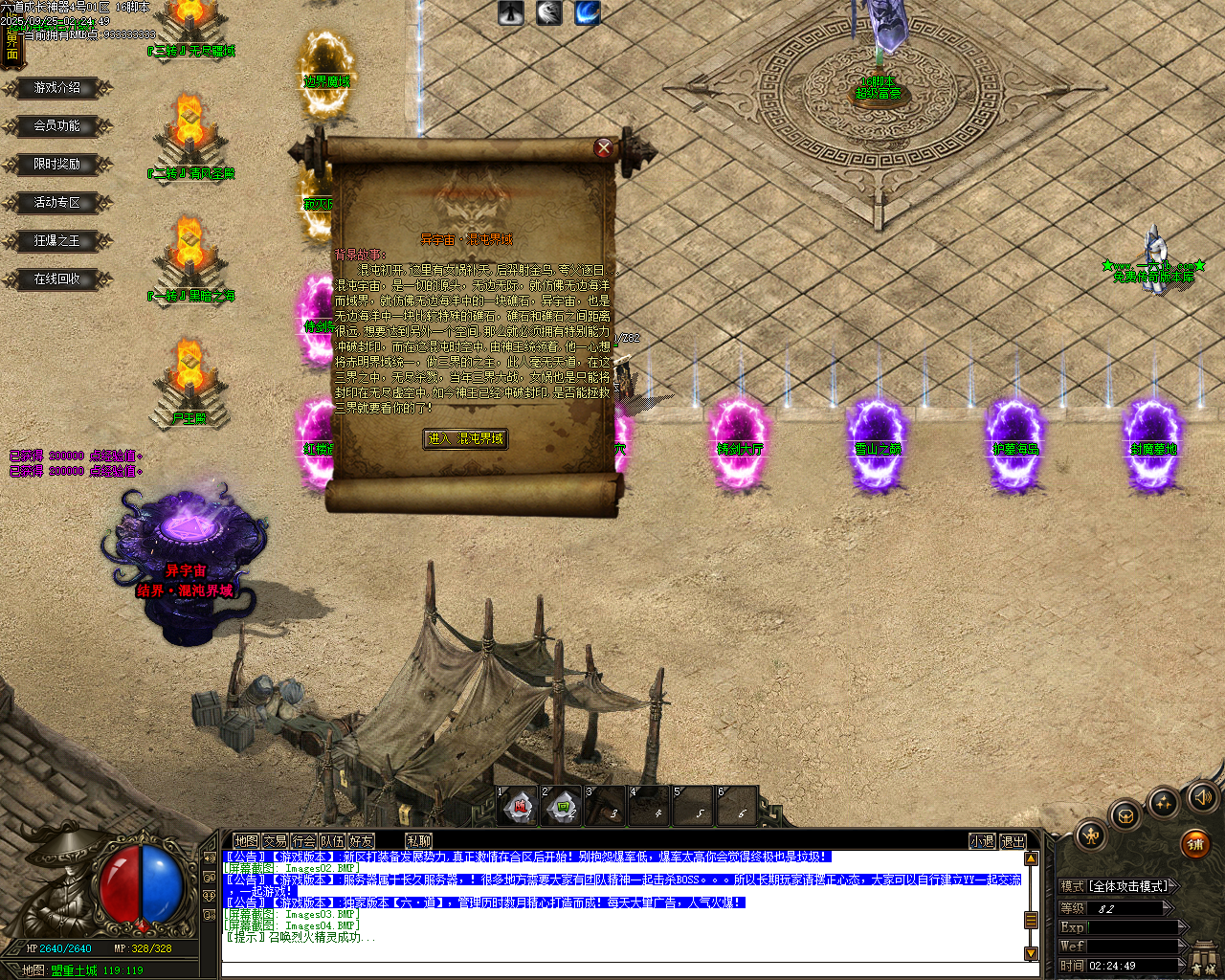
Task: Click the hexagonal guild icon near the minimap
Action: 1125,816
